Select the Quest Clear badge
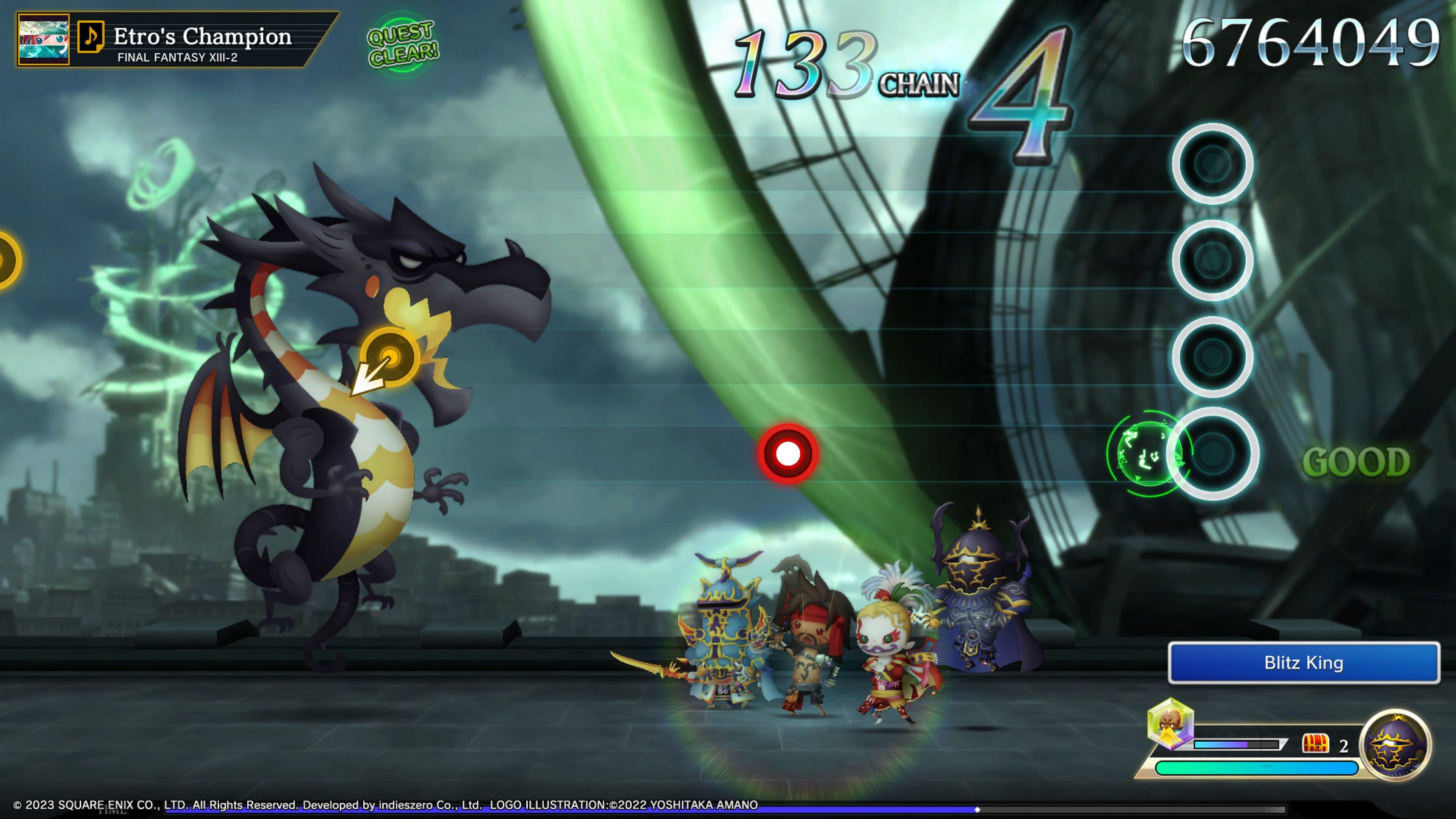The width and height of the screenshot is (1456, 819). 402,44
